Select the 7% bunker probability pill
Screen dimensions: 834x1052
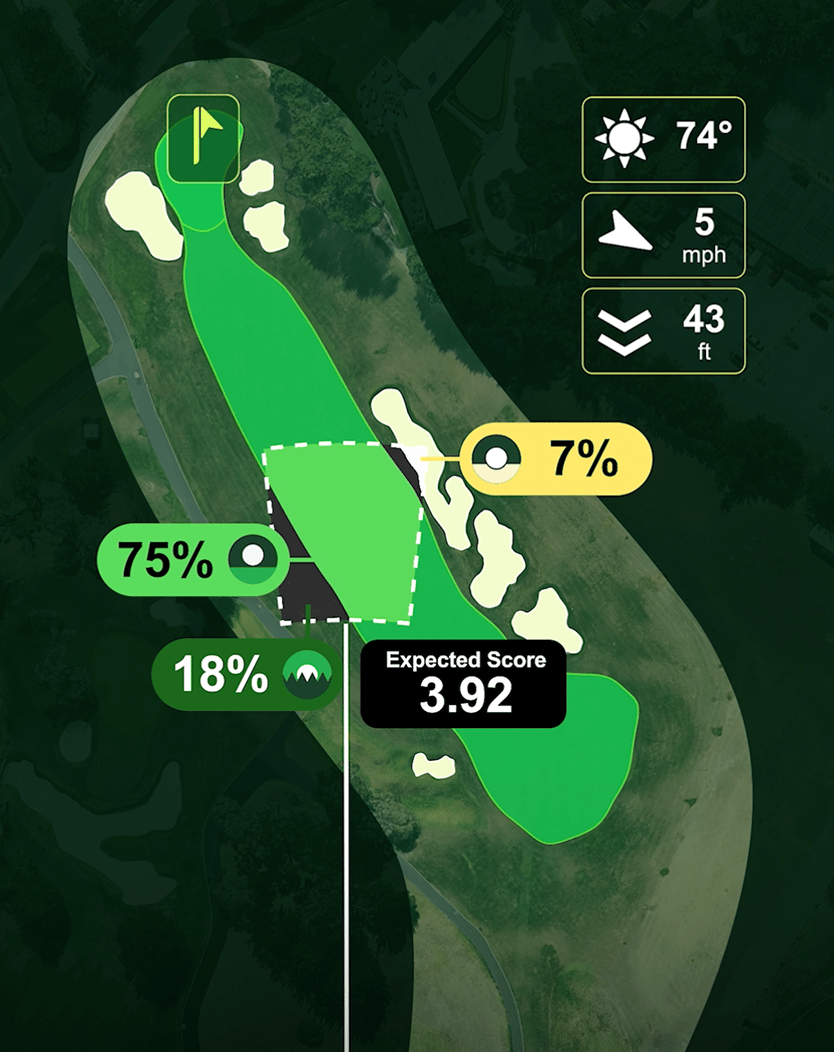click(x=561, y=460)
